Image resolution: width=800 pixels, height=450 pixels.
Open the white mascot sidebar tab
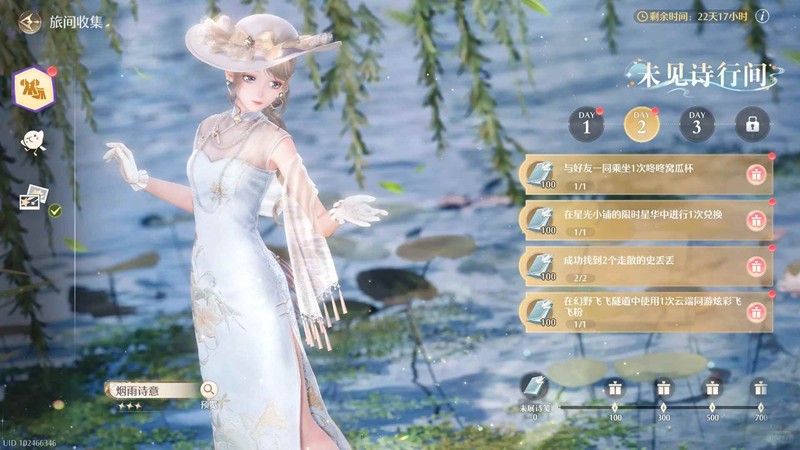[x=31, y=144]
